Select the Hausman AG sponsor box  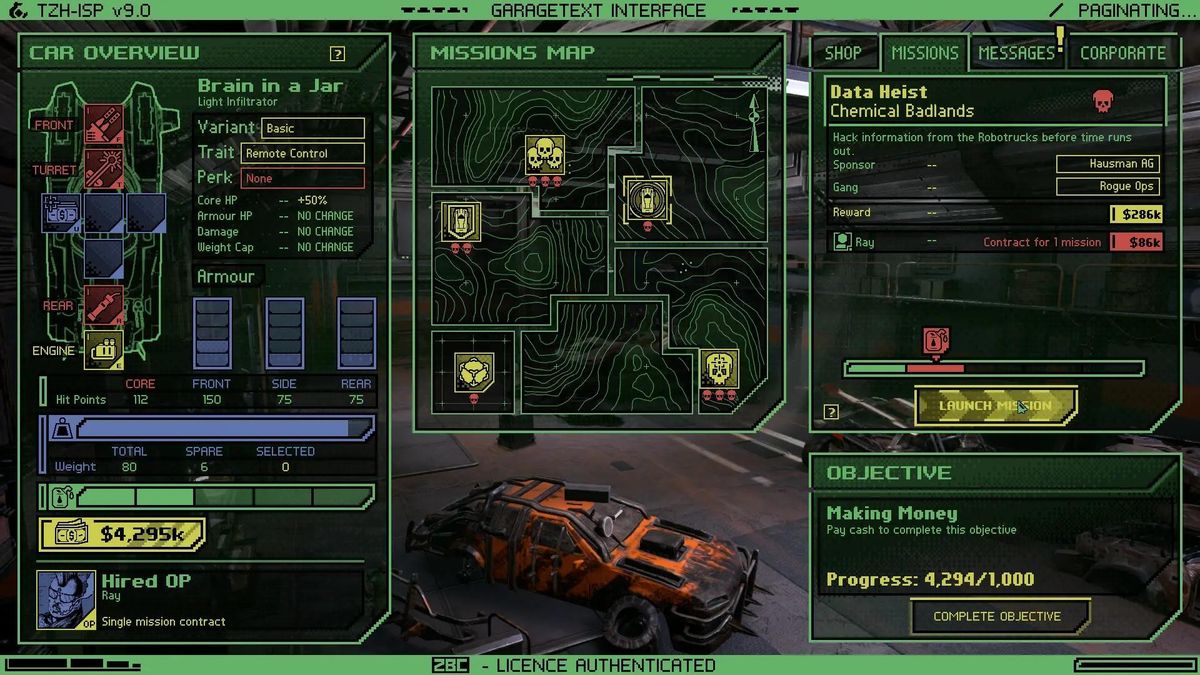tap(1108, 164)
